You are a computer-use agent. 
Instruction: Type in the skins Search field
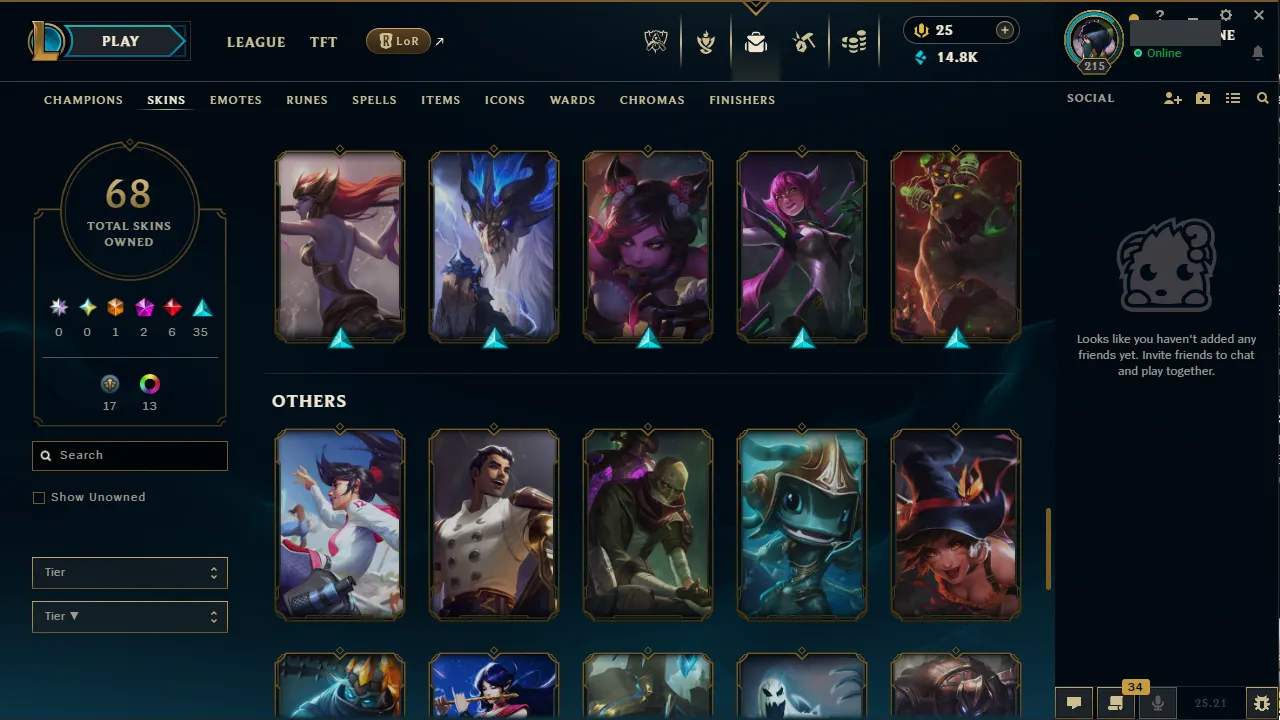point(129,455)
